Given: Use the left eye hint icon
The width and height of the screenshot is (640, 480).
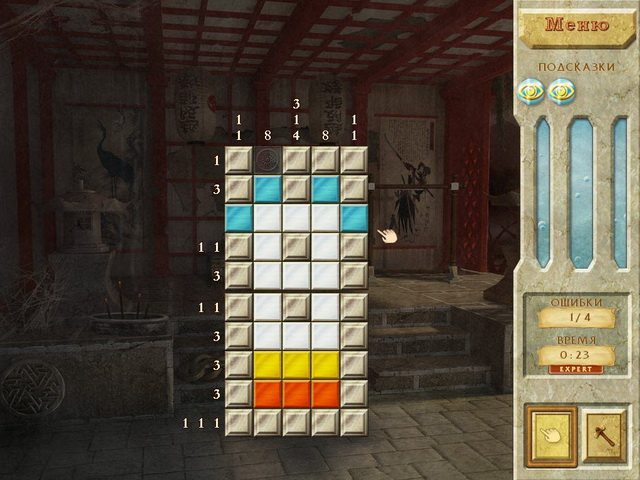Looking at the screenshot, I should (x=531, y=91).
